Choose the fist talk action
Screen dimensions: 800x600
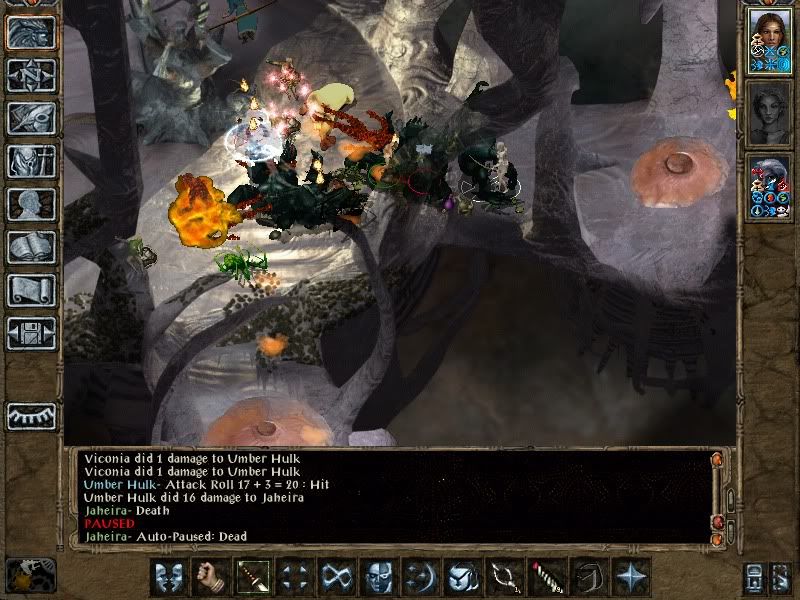[x=210, y=577]
